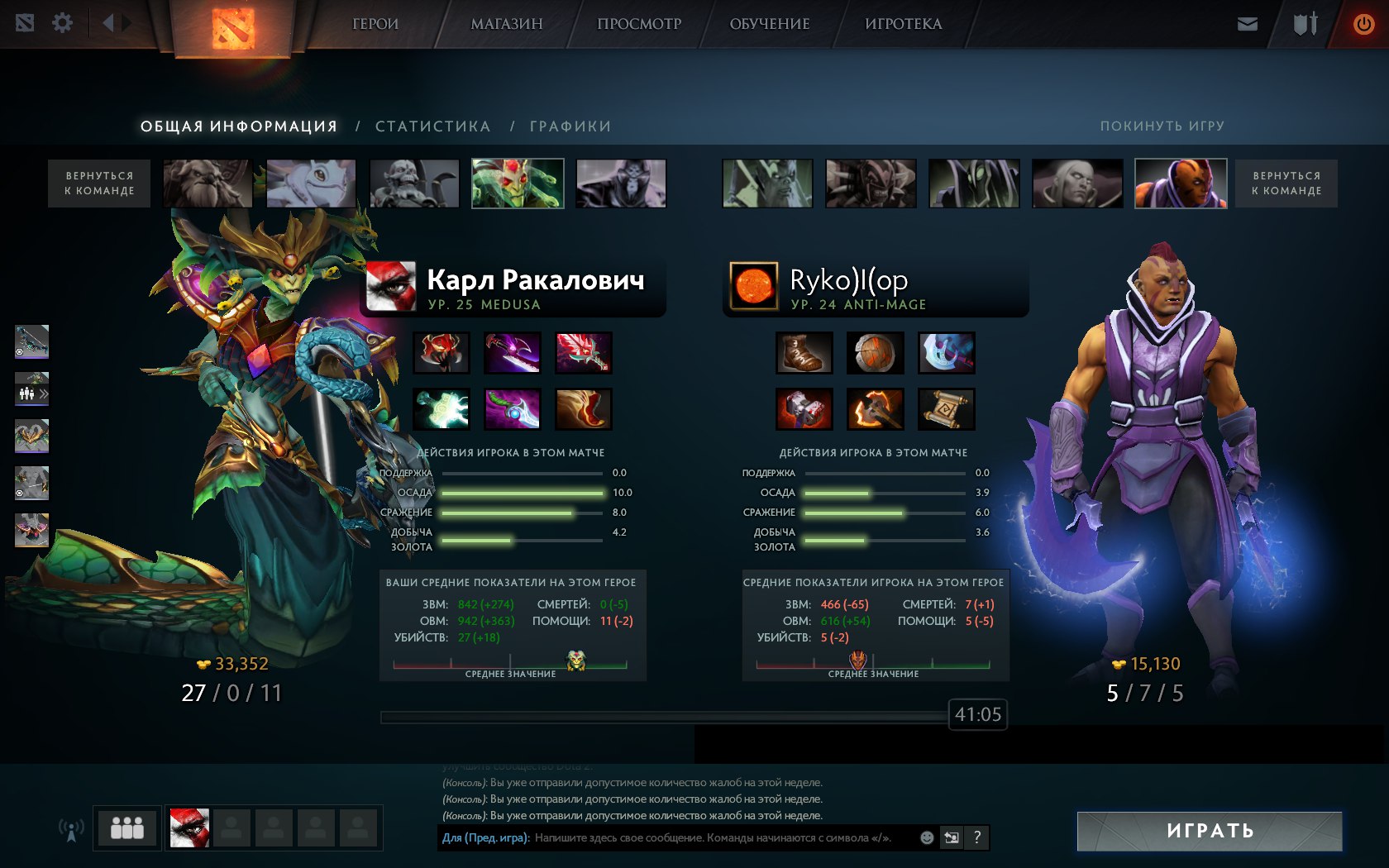
Task: Open settings with the gear icon
Action: click(x=62, y=23)
